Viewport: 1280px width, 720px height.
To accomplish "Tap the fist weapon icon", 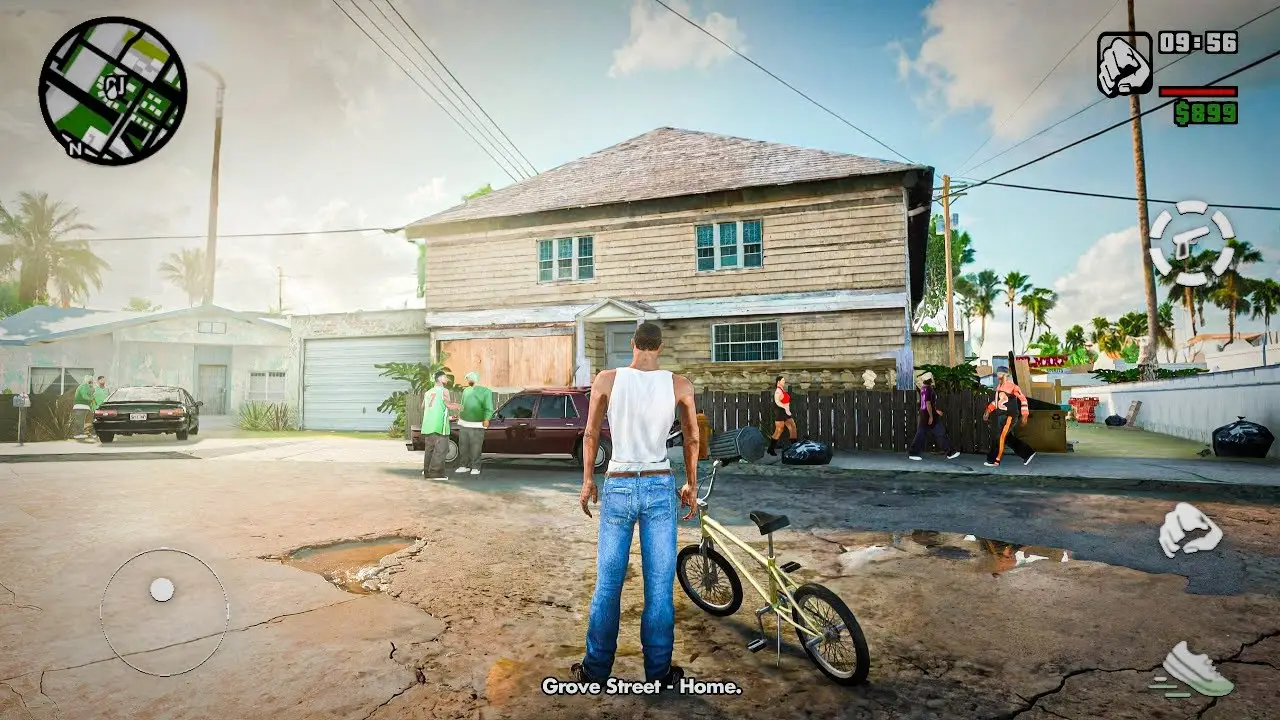I will click(x=1124, y=64).
